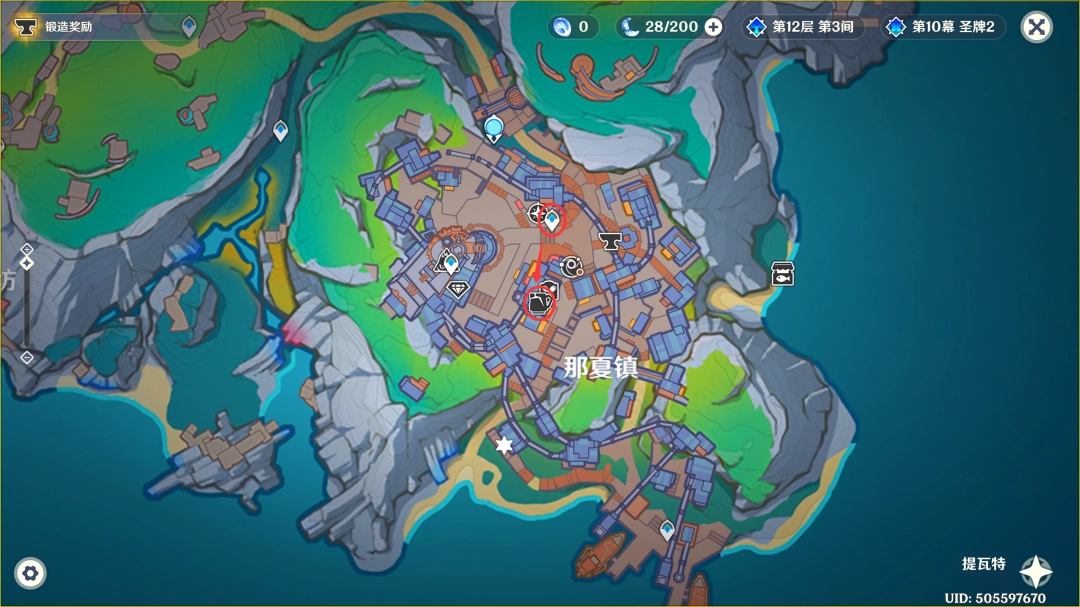1080x607 pixels.
Task: Click the map zoom slider handle
Action: point(27,264)
